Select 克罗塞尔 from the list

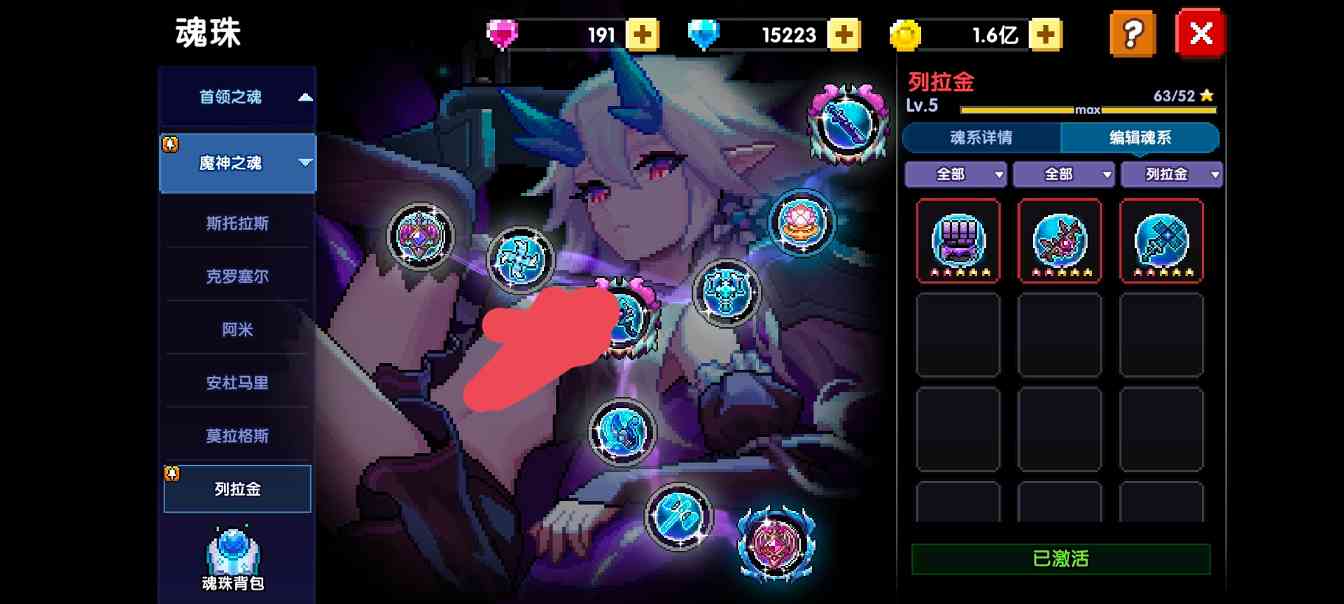[x=237, y=276]
